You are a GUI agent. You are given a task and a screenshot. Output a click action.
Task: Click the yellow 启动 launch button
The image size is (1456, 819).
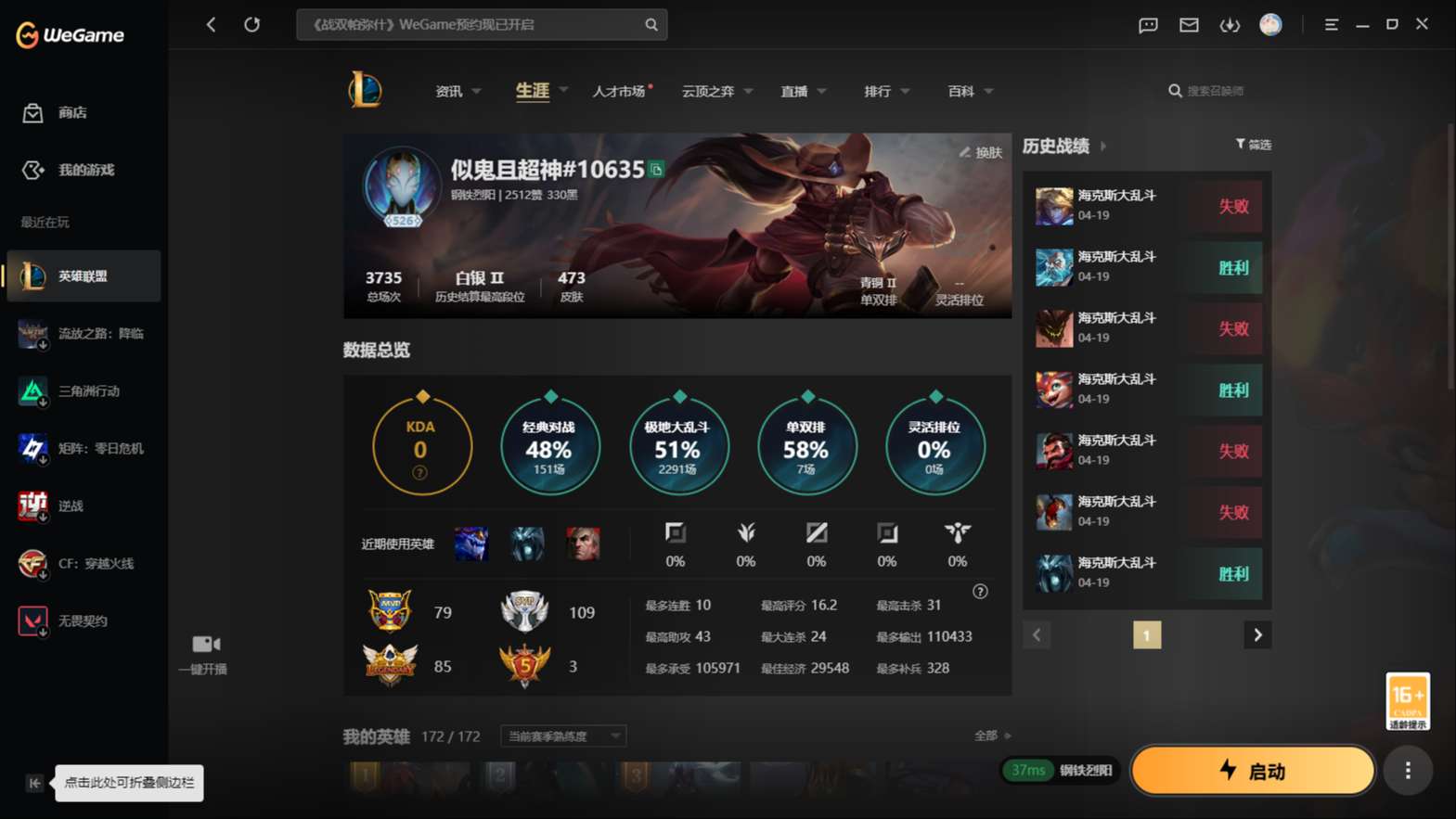pyautogui.click(x=1252, y=771)
